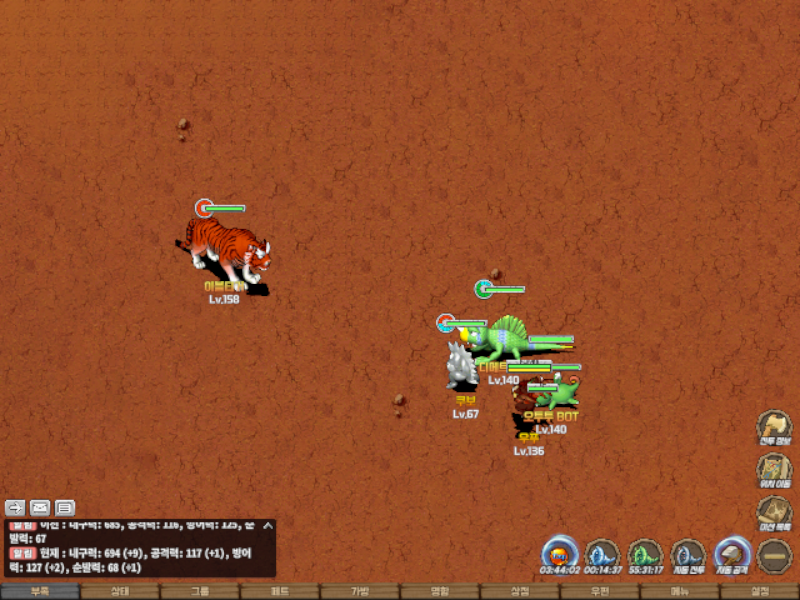Expand the chat log with the caret arrow

pyautogui.click(x=267, y=525)
